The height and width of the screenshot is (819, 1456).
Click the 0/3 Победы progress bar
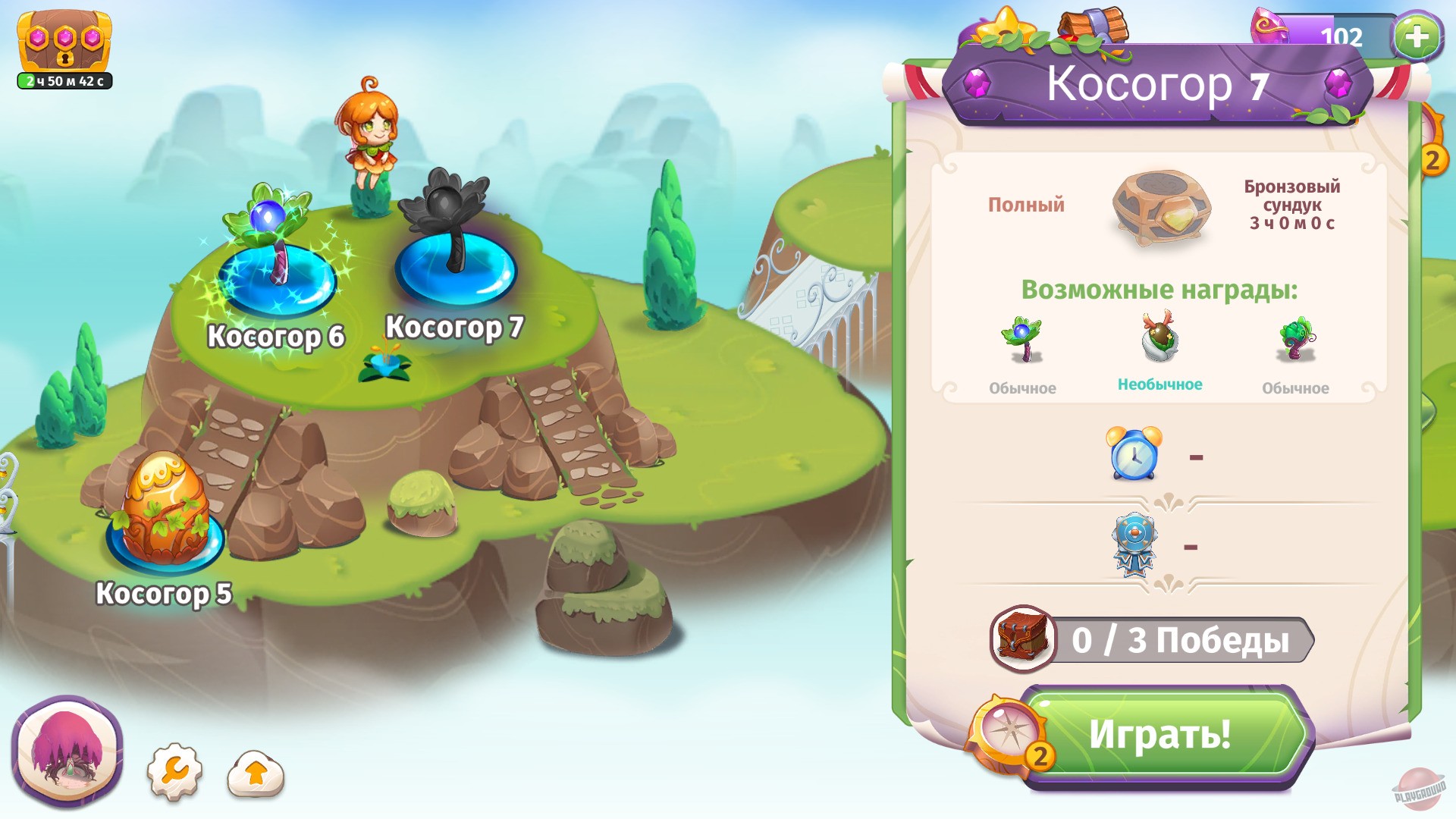click(1183, 639)
